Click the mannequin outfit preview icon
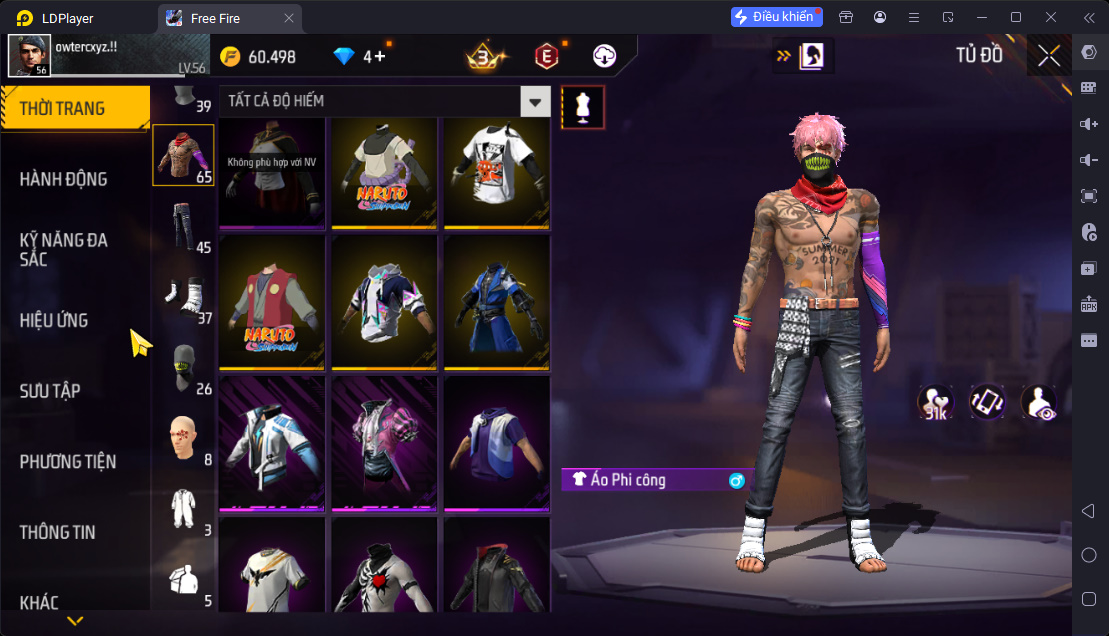 point(583,107)
